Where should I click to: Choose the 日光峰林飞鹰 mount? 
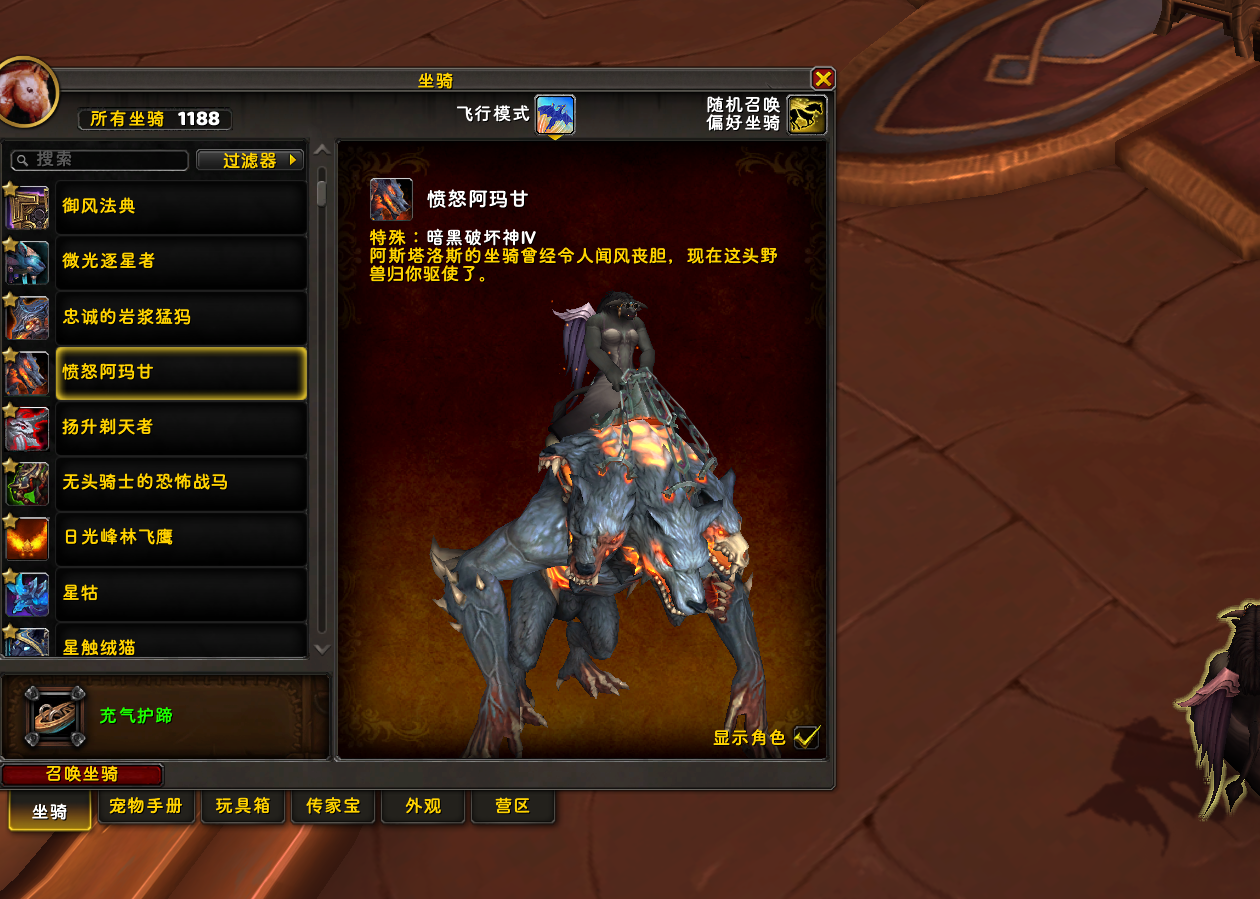click(180, 537)
